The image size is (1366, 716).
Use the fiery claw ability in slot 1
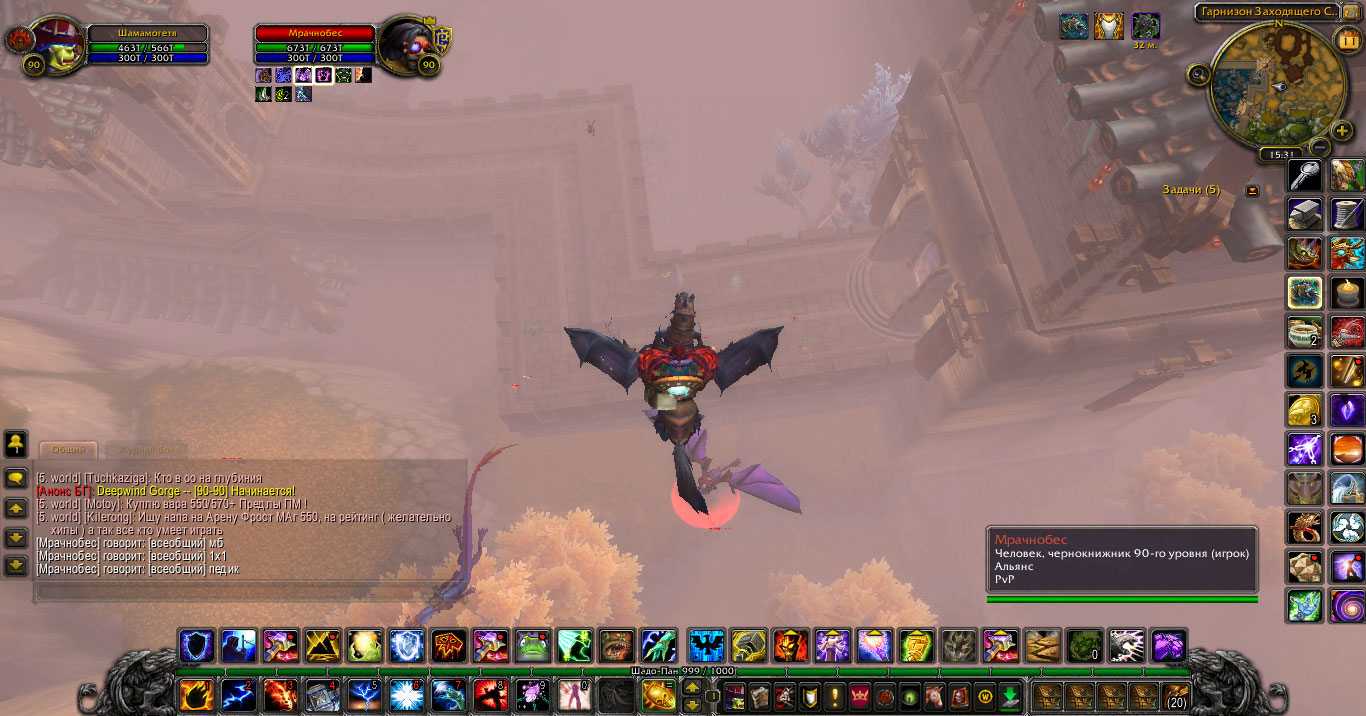[x=195, y=694]
